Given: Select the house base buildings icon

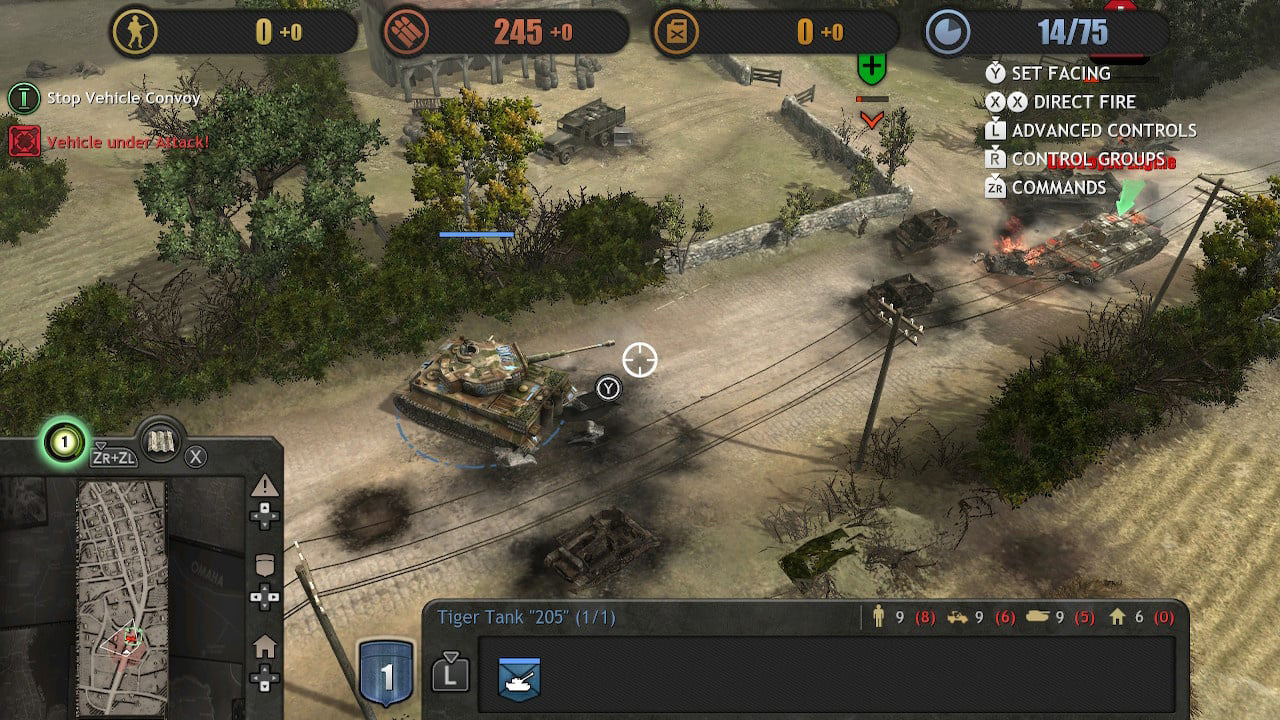Looking at the screenshot, I should tap(265, 648).
